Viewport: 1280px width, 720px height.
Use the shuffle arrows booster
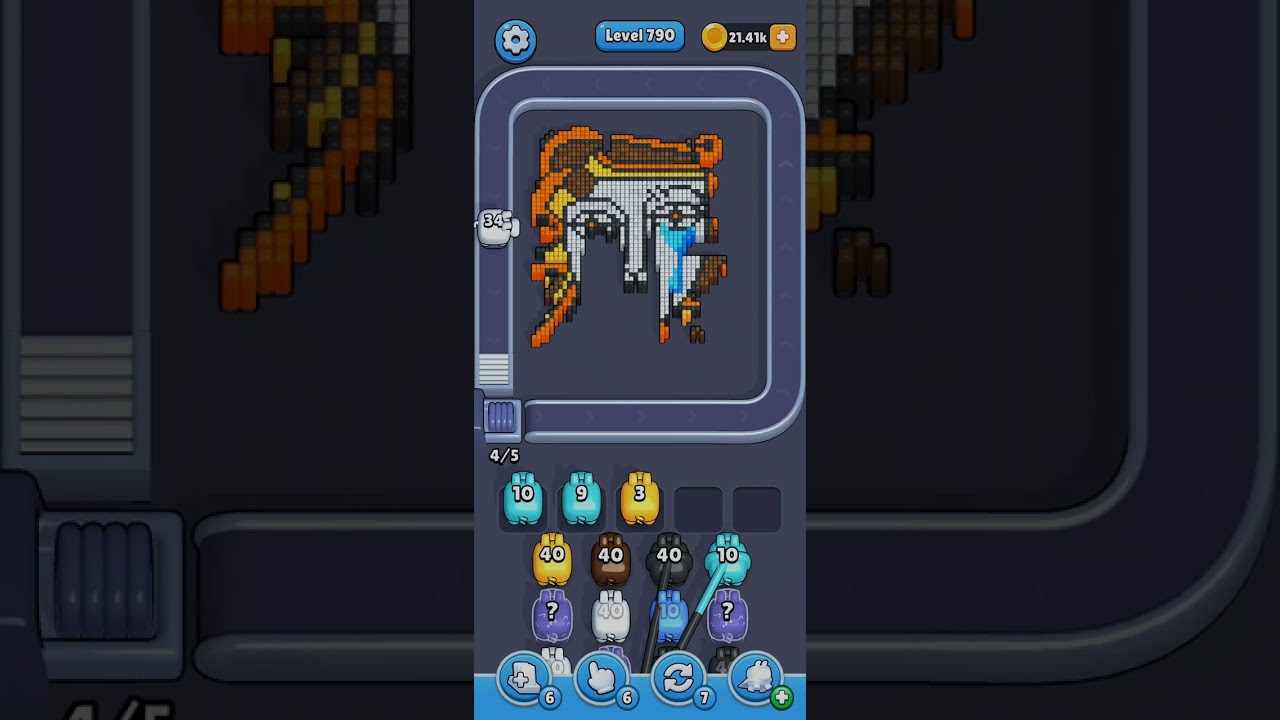click(x=679, y=680)
